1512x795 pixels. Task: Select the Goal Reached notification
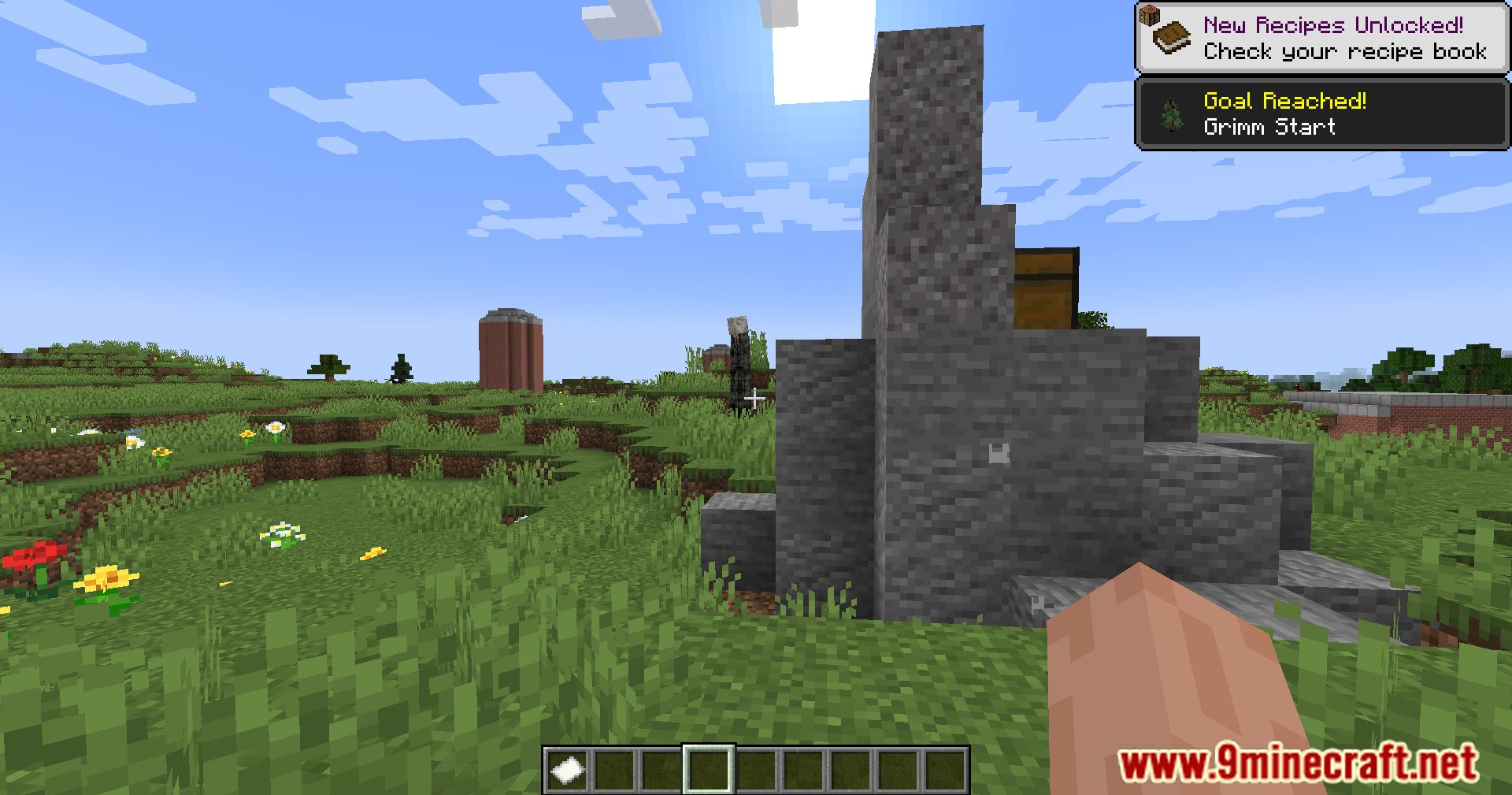tap(1320, 114)
